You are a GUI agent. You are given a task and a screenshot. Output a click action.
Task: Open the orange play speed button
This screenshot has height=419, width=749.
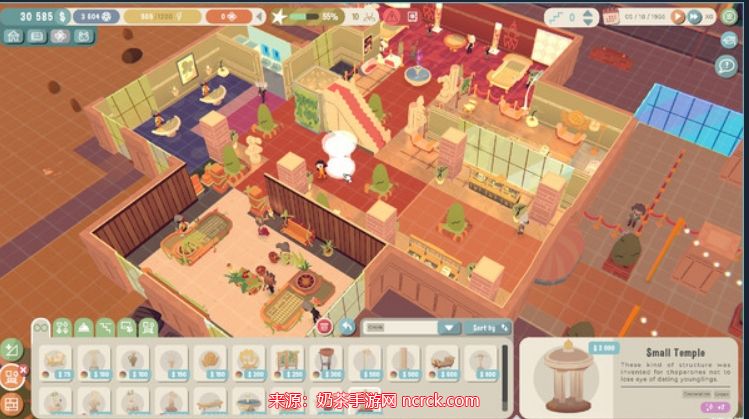click(677, 17)
